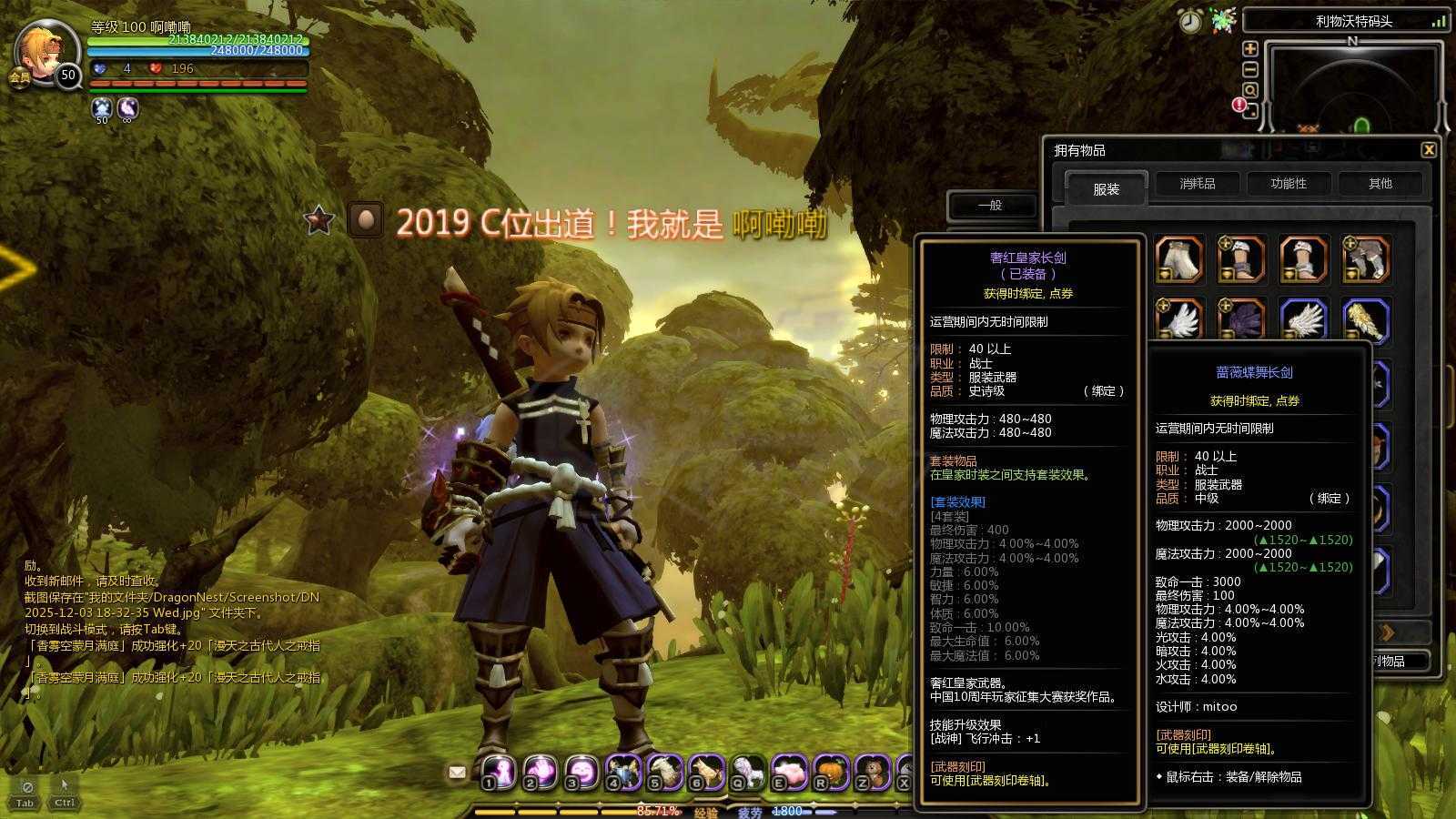Click the 85.71% experience progress bar

[x=659, y=810]
